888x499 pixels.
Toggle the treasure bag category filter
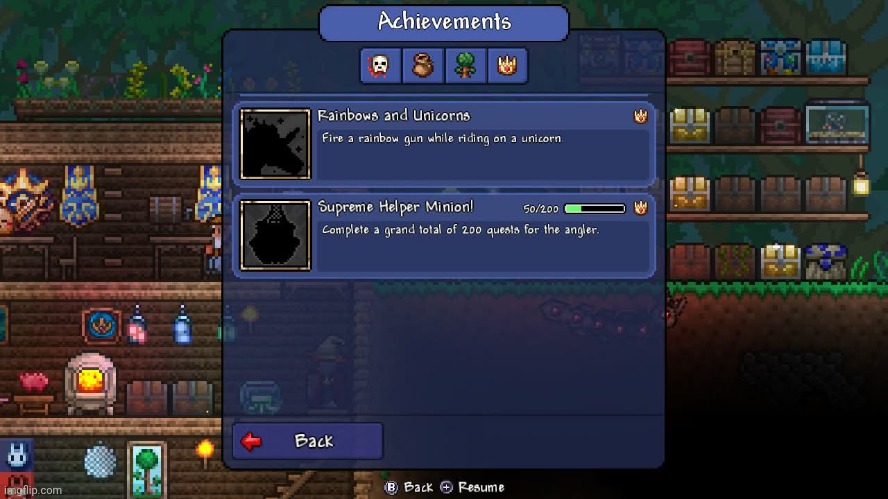(422, 67)
